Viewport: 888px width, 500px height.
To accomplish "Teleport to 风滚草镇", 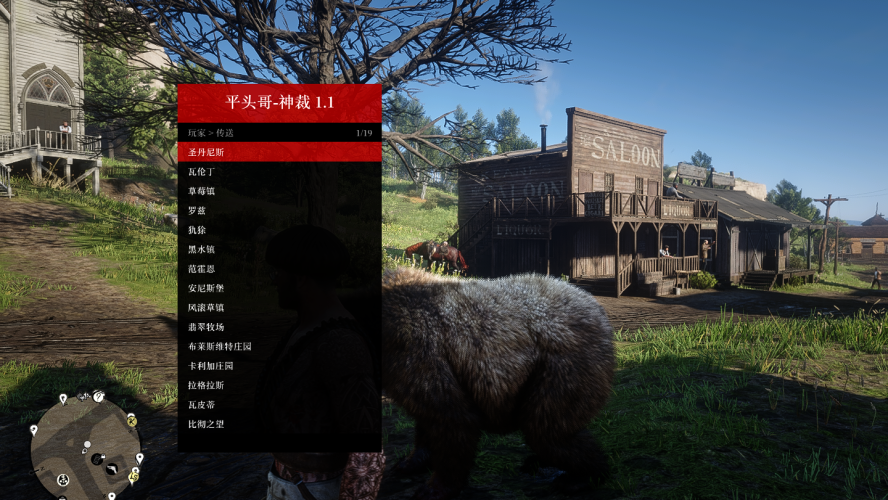I will coord(279,307).
